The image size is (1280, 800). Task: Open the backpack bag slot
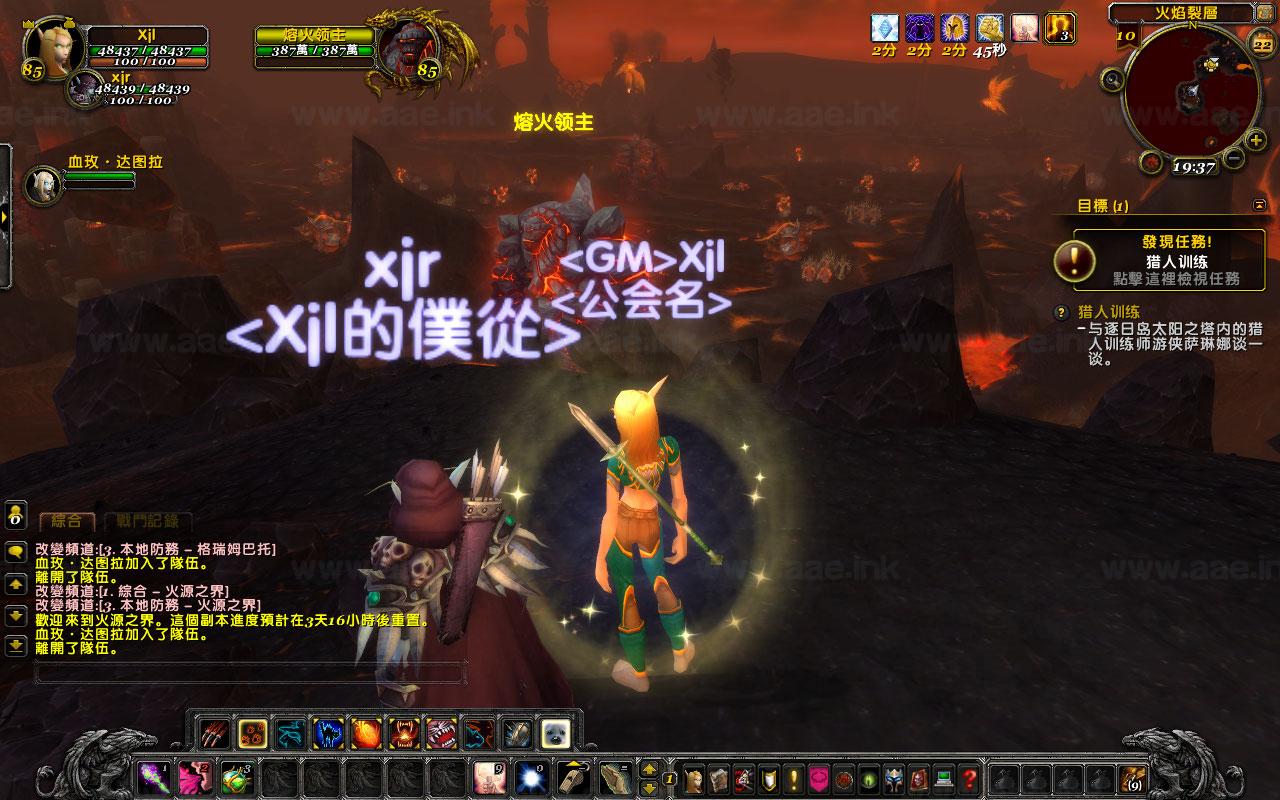click(x=1133, y=777)
